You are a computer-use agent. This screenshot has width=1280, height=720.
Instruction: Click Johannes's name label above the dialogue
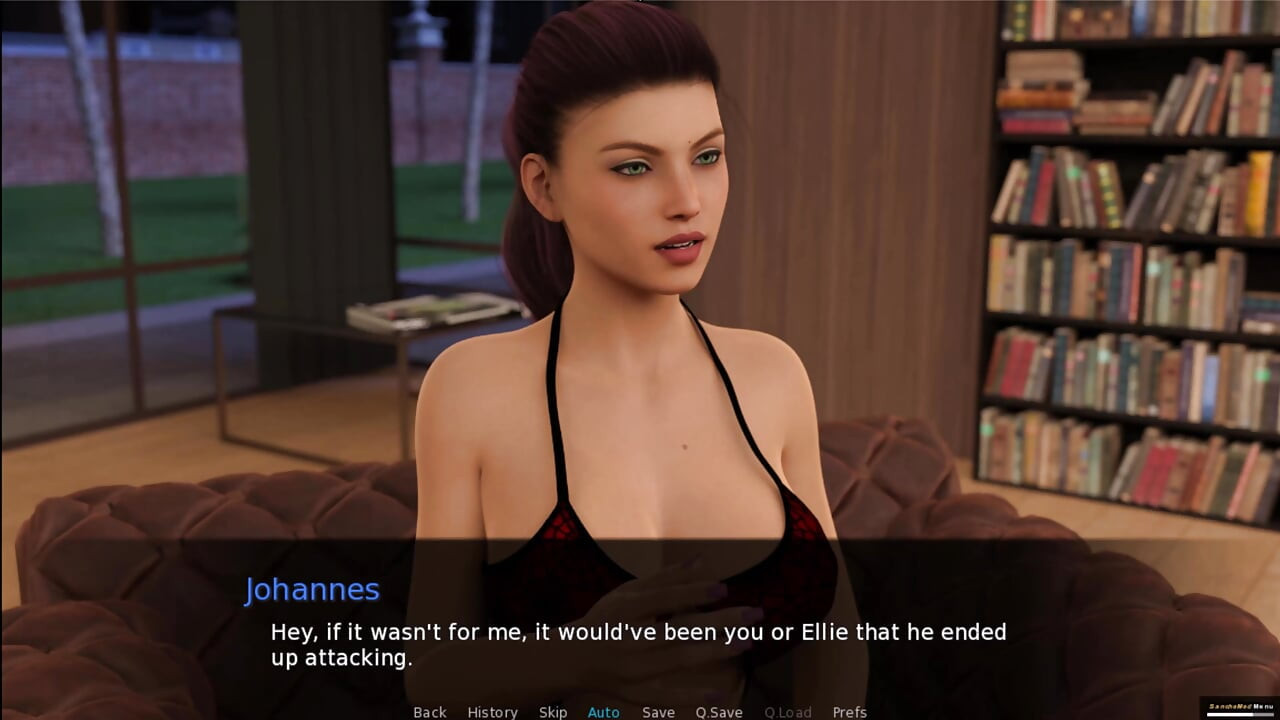click(x=314, y=590)
